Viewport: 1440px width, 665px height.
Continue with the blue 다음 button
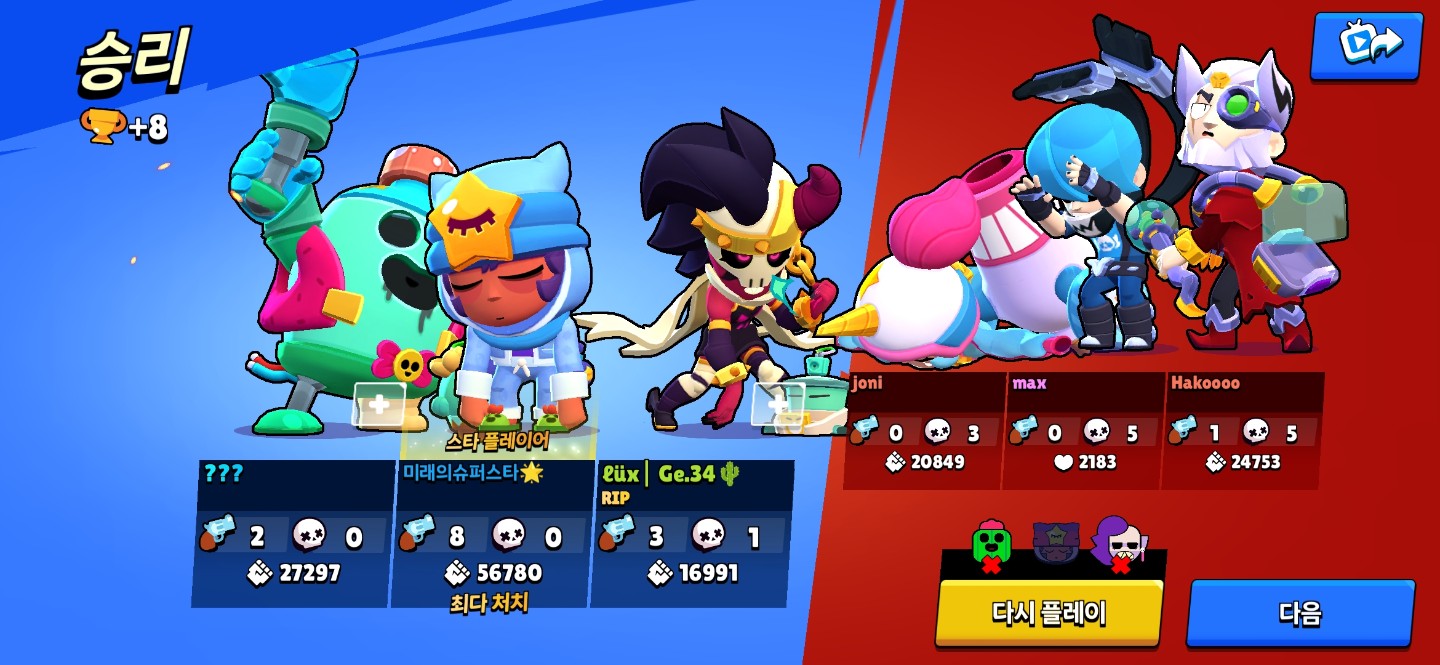[x=1300, y=611]
